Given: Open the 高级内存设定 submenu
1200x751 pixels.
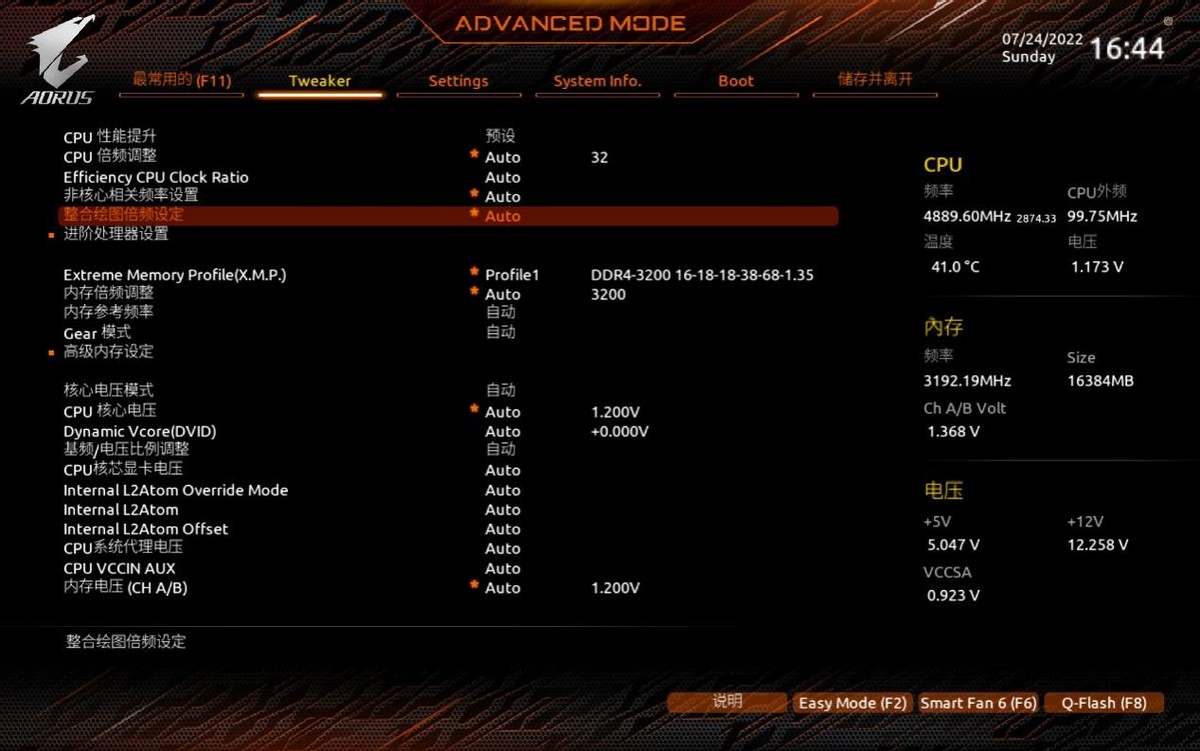Looking at the screenshot, I should coord(109,352).
